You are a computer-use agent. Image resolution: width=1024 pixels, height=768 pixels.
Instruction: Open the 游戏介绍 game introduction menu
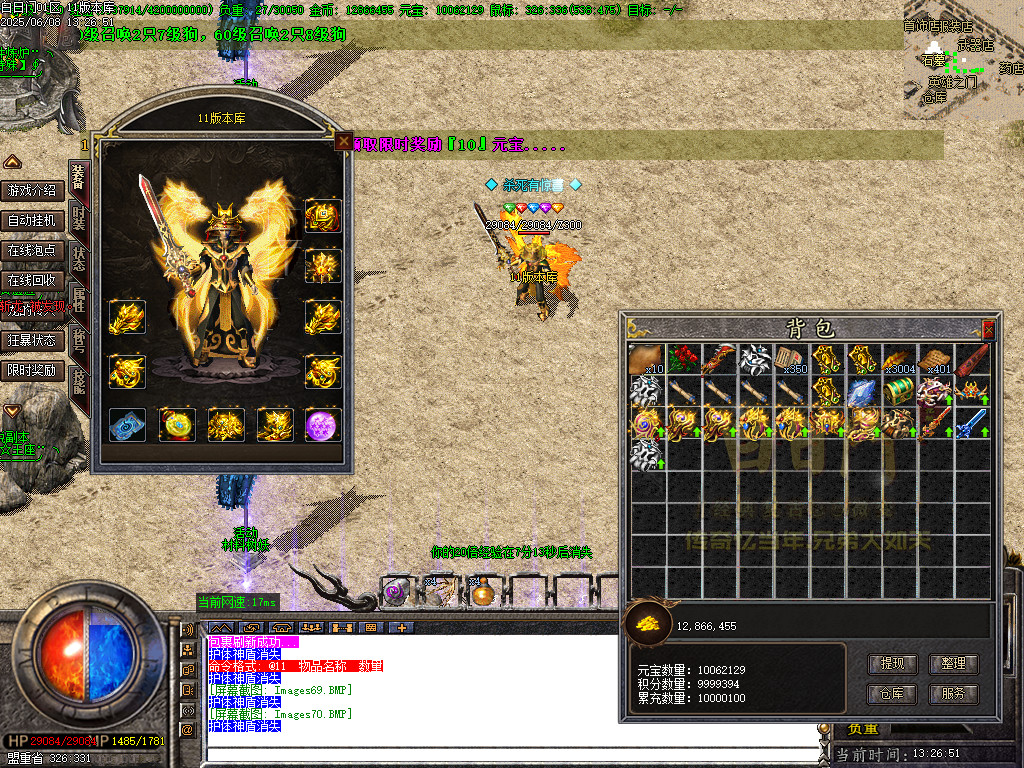click(x=32, y=190)
